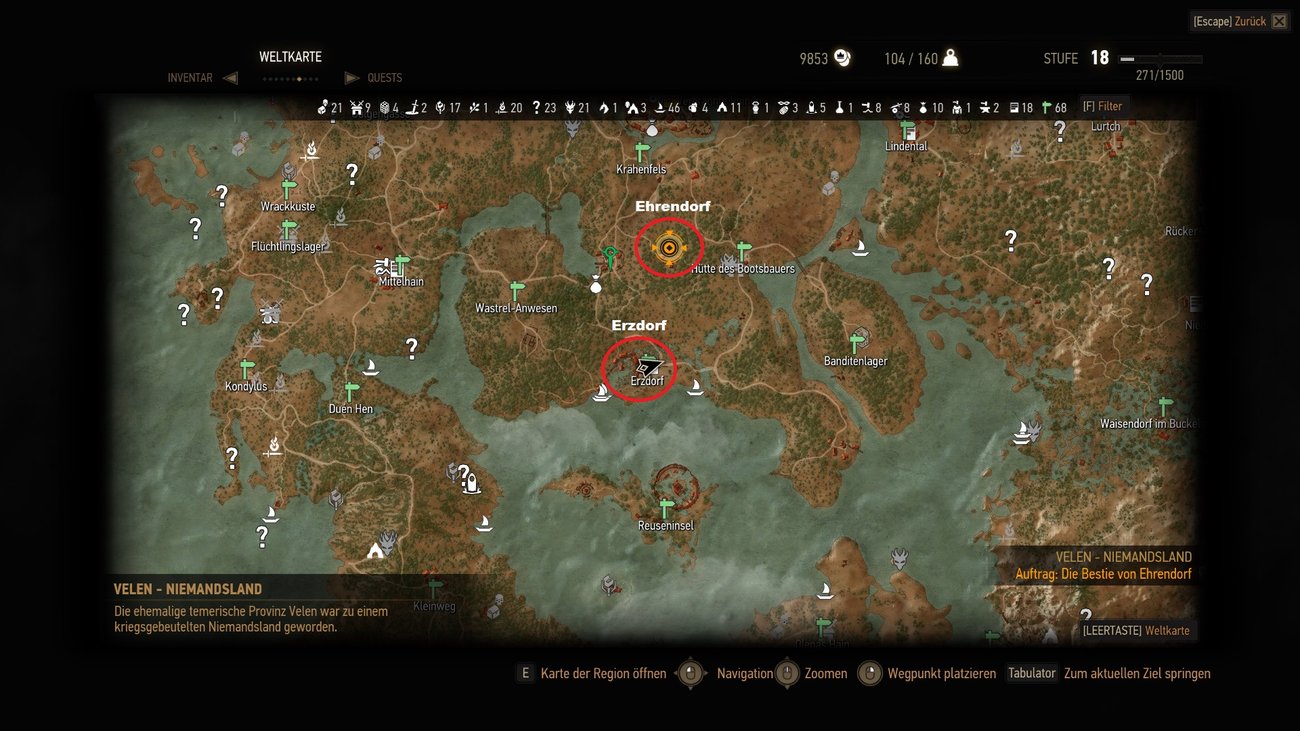
Task: Click the left arrow toward Inventar
Action: pyautogui.click(x=231, y=77)
